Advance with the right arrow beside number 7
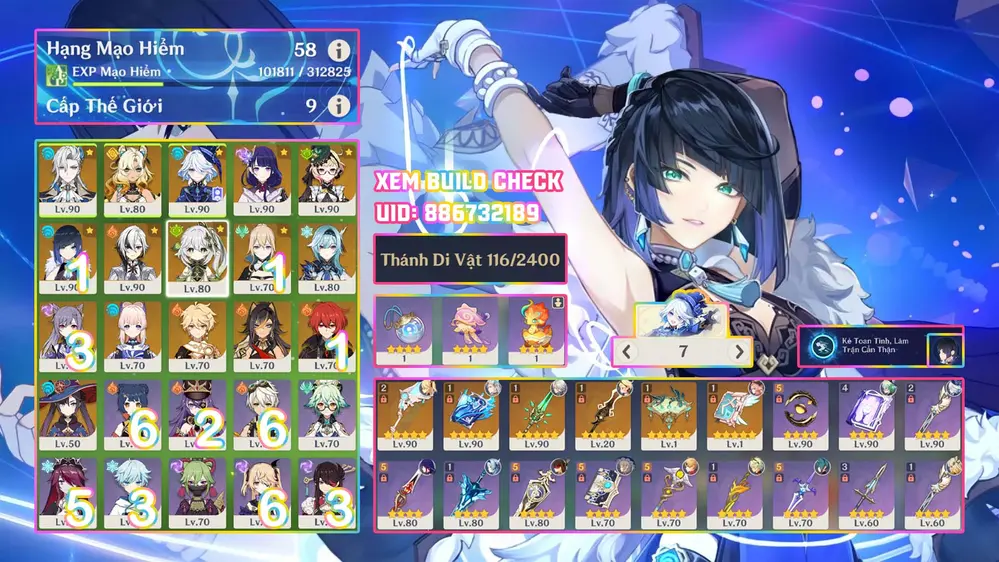 pyautogui.click(x=739, y=351)
